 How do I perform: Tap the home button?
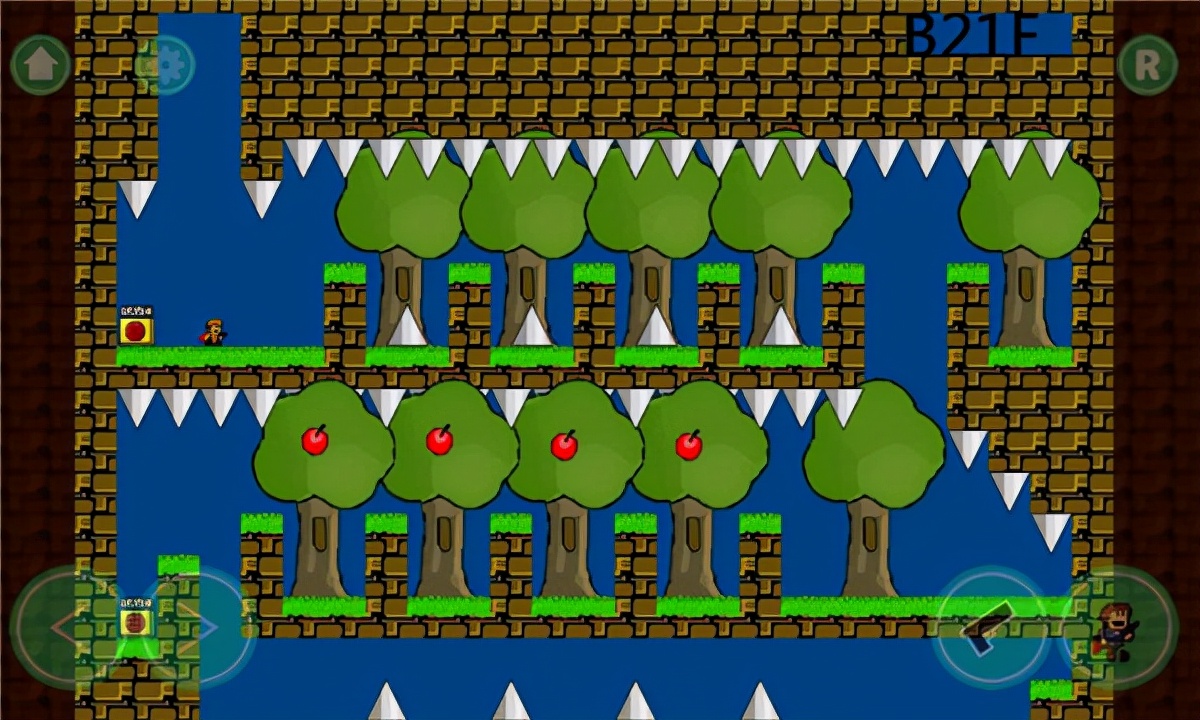[x=40, y=65]
